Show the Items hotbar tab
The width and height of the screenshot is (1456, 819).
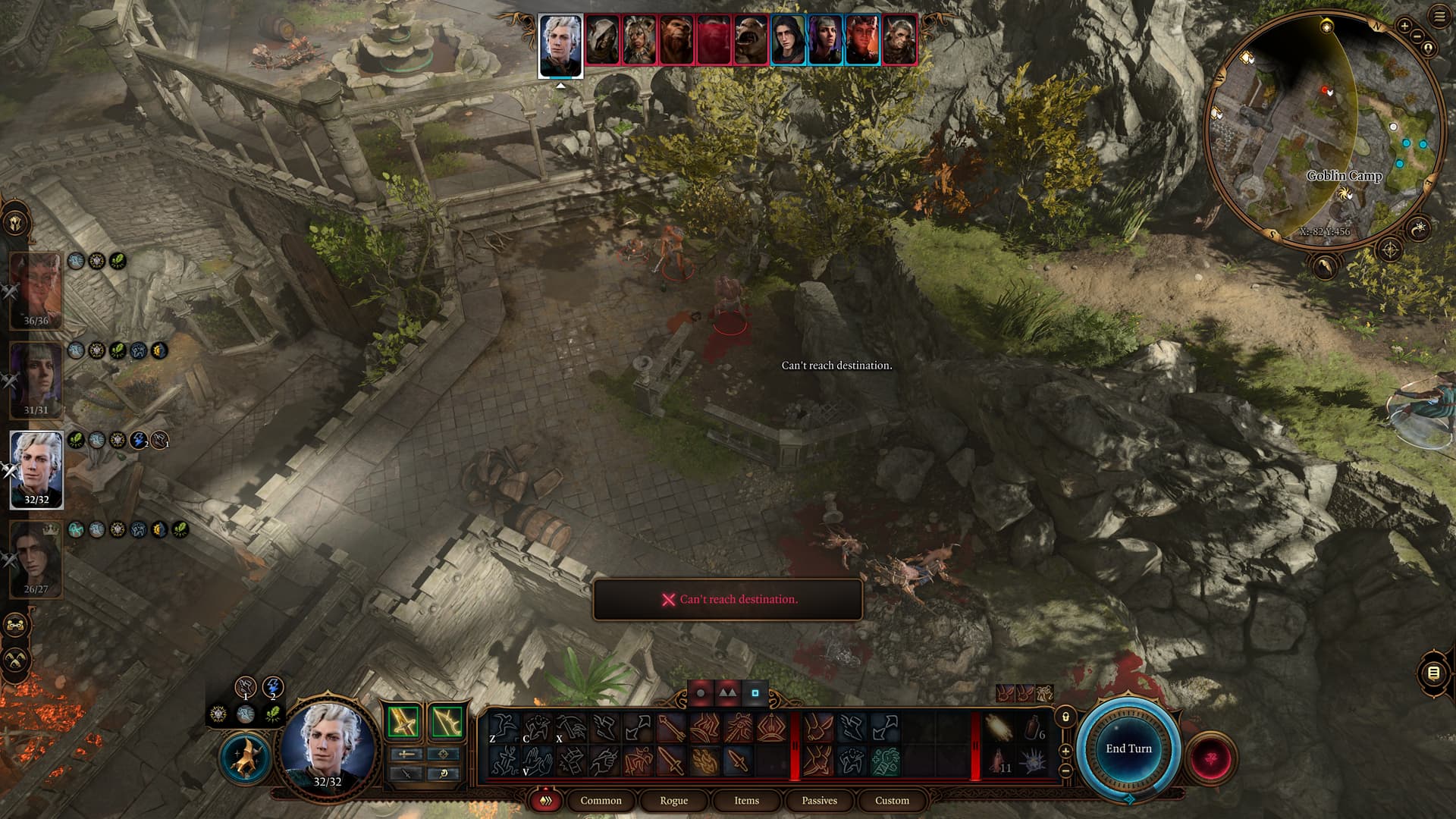746,801
